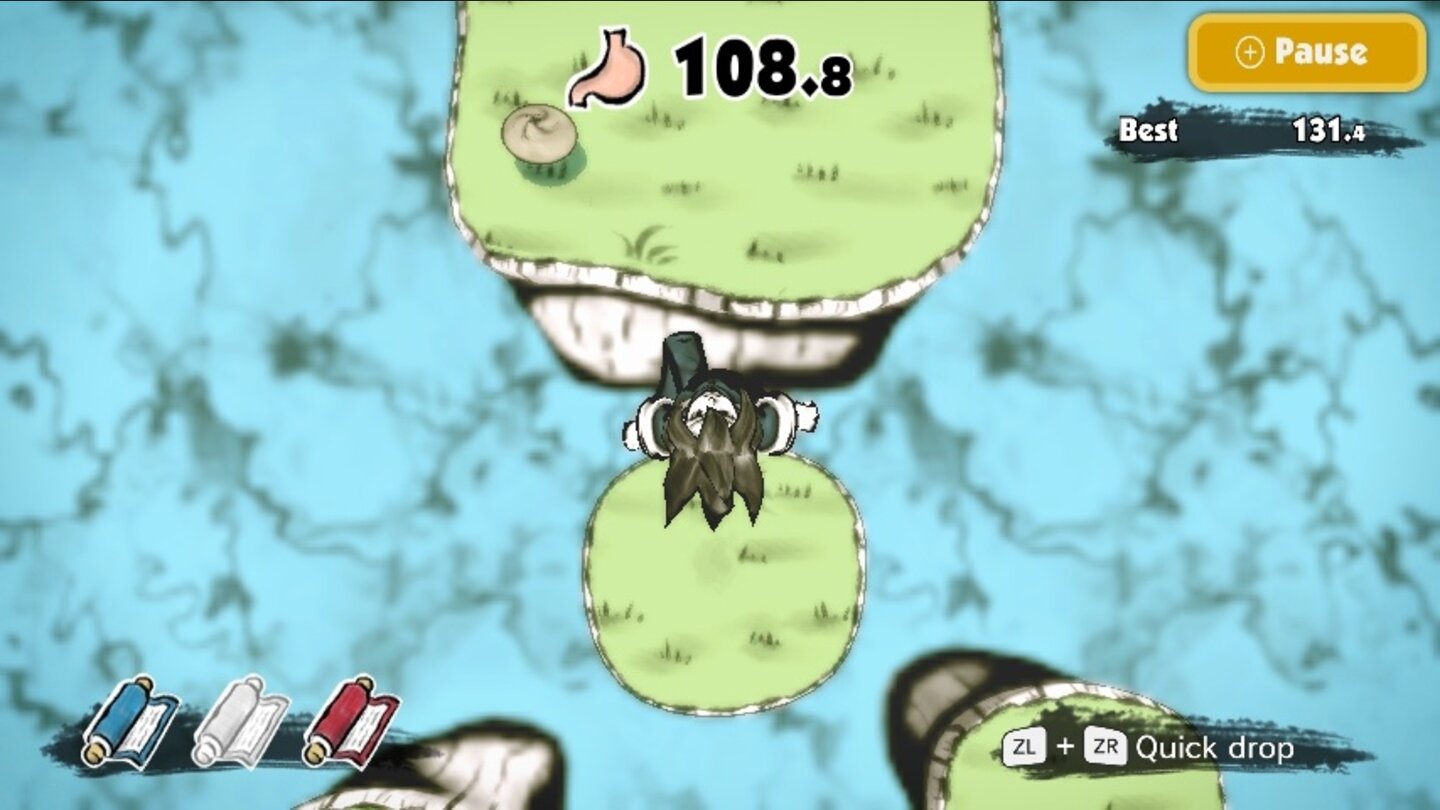Viewport: 1440px width, 810px height.
Task: Click the bearded character hanging from the ledge
Action: pos(711,440)
